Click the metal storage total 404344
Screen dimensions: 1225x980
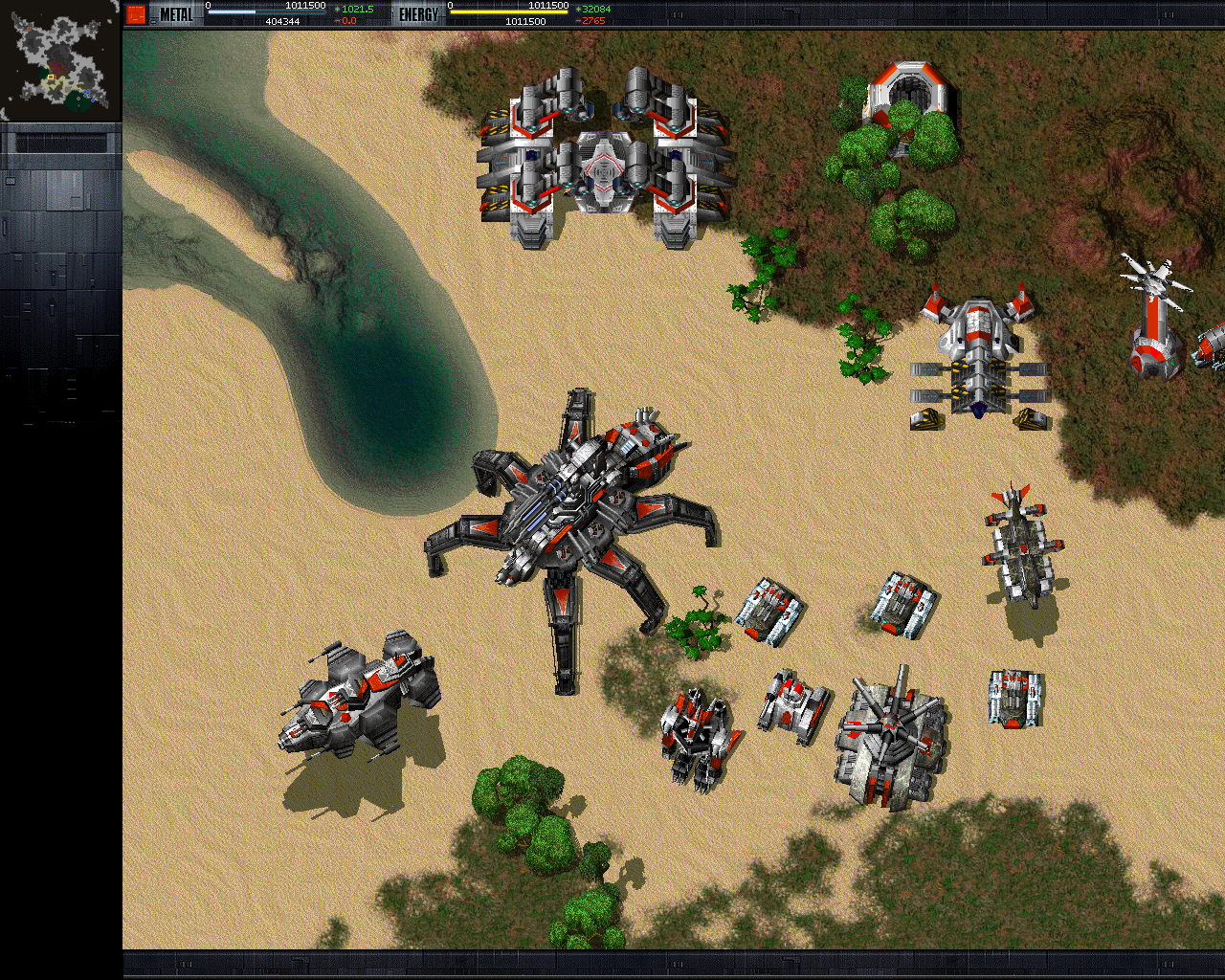(x=285, y=20)
